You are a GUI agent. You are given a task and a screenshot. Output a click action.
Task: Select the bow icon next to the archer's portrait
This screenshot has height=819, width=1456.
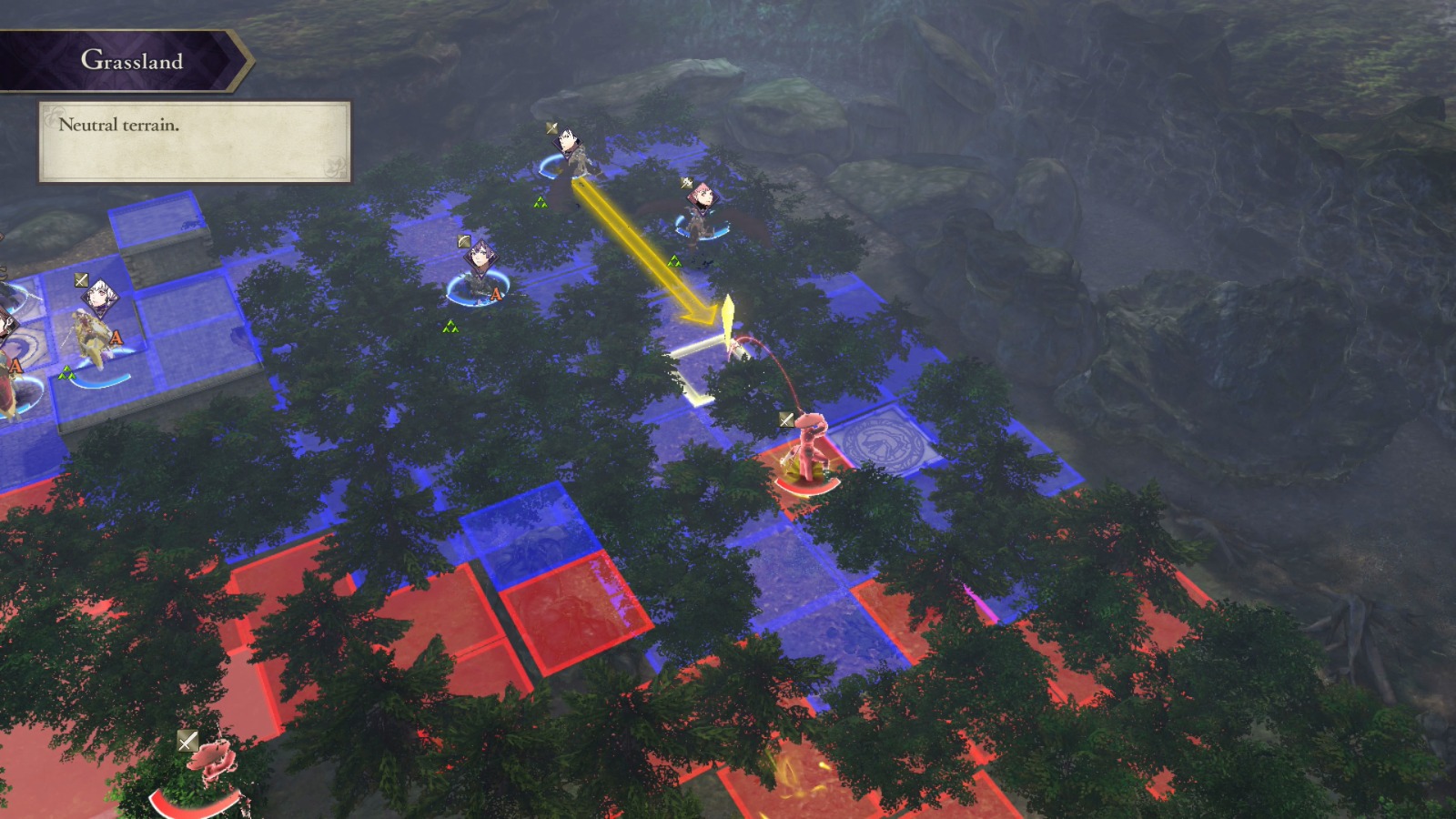tap(463, 240)
